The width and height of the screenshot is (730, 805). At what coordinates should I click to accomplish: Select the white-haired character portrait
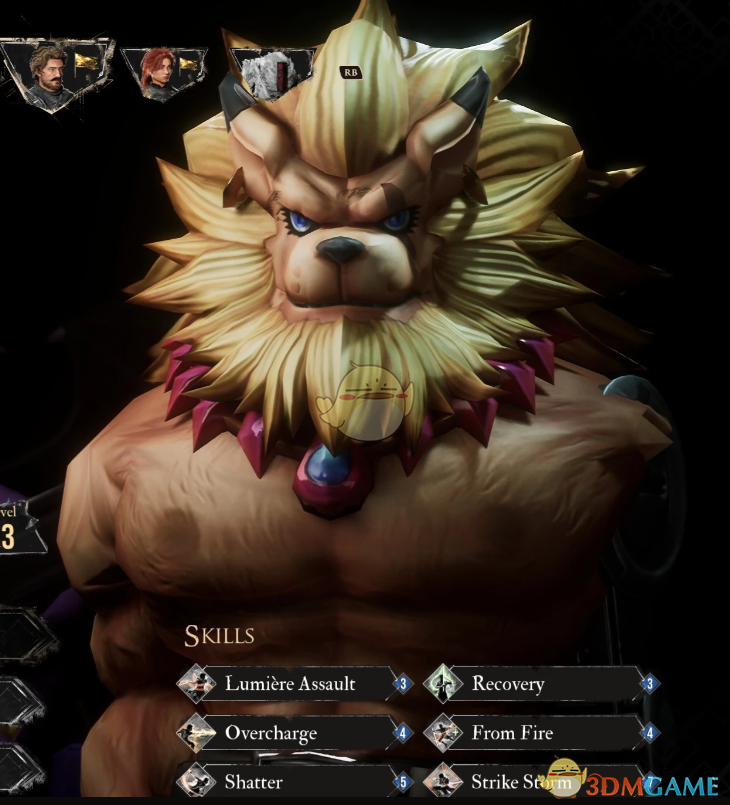pos(266,75)
